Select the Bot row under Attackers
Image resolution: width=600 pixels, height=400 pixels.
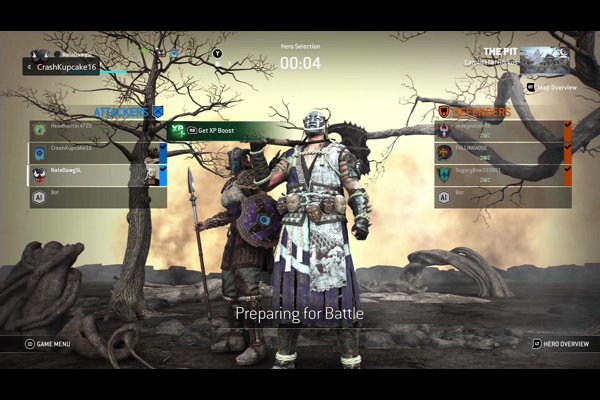pos(95,197)
